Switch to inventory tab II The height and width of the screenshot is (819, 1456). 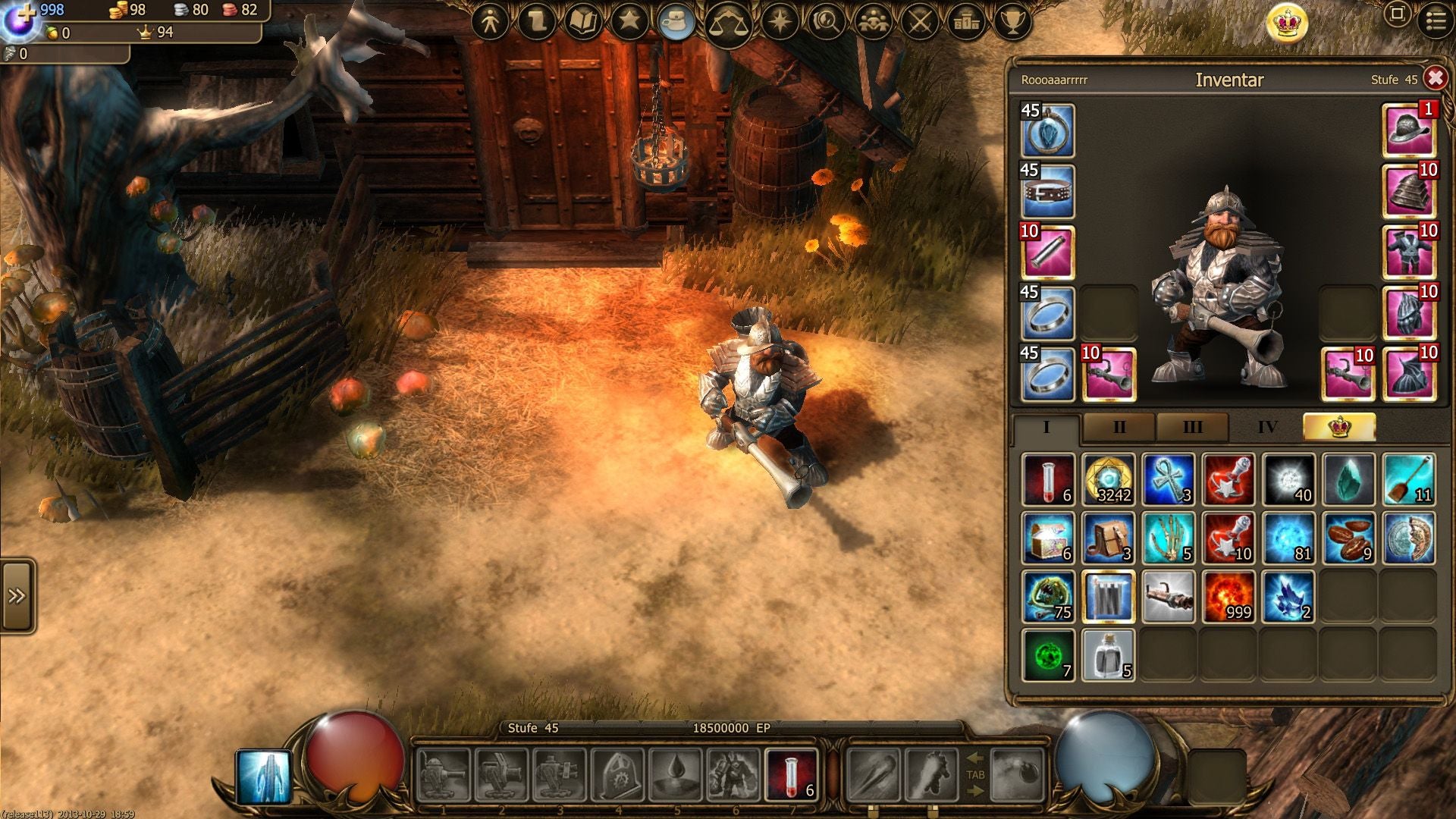[x=1119, y=428]
